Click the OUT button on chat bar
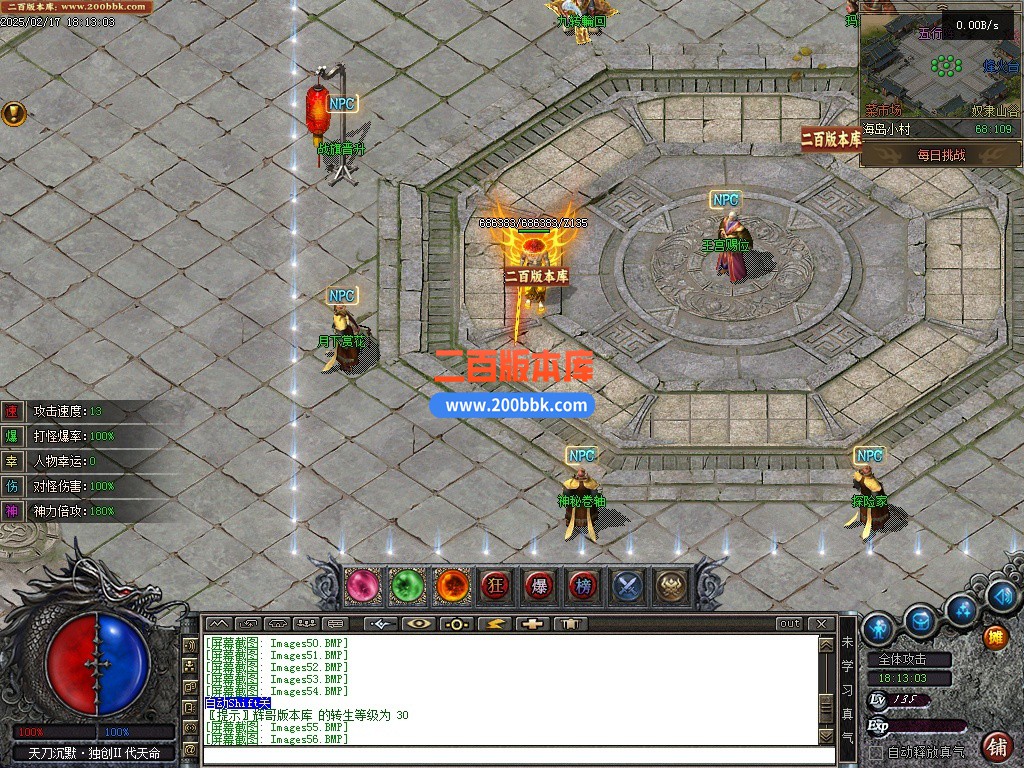 click(790, 624)
